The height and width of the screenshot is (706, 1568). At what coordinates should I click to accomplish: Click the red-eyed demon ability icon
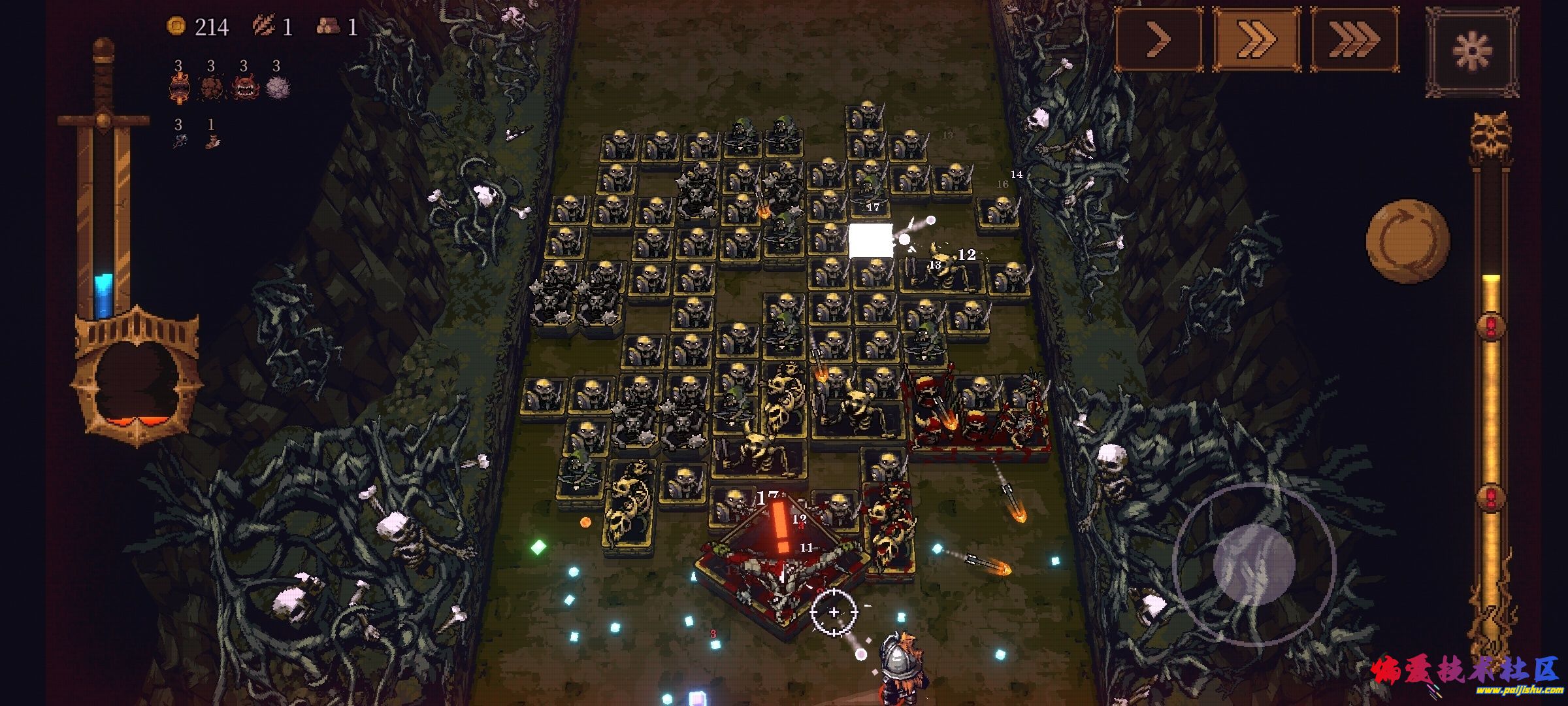click(x=244, y=87)
